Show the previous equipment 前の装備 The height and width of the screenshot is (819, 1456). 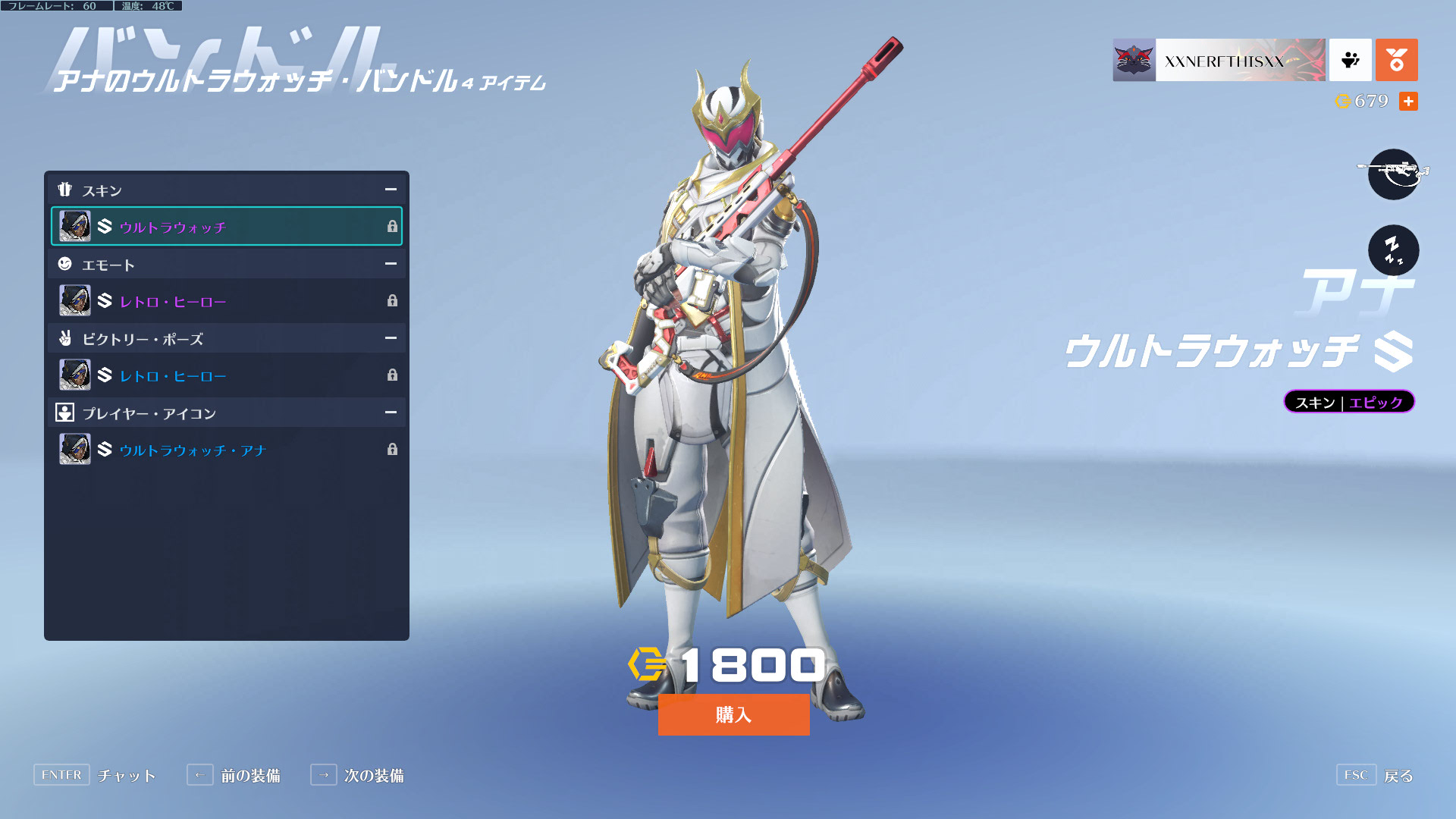(234, 775)
